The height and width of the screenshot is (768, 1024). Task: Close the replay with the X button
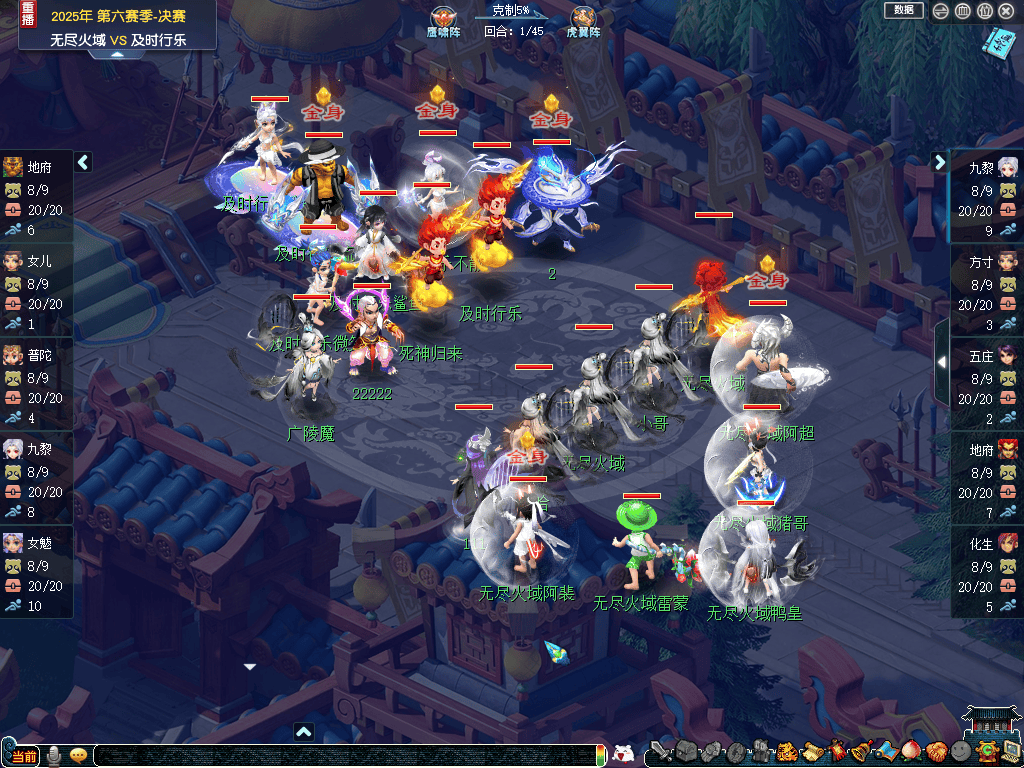1006,11
